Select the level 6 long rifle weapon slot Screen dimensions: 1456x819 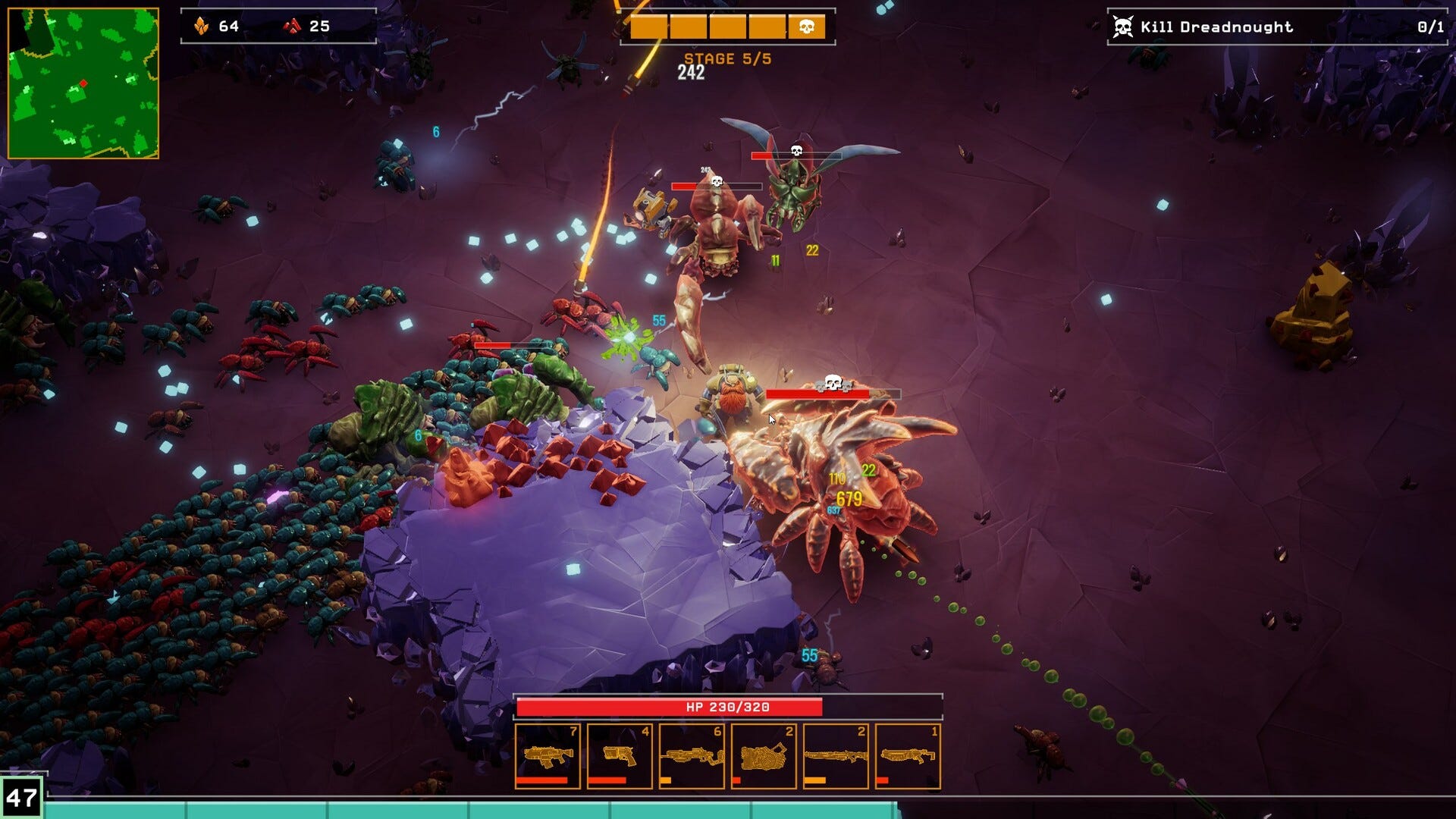click(692, 758)
